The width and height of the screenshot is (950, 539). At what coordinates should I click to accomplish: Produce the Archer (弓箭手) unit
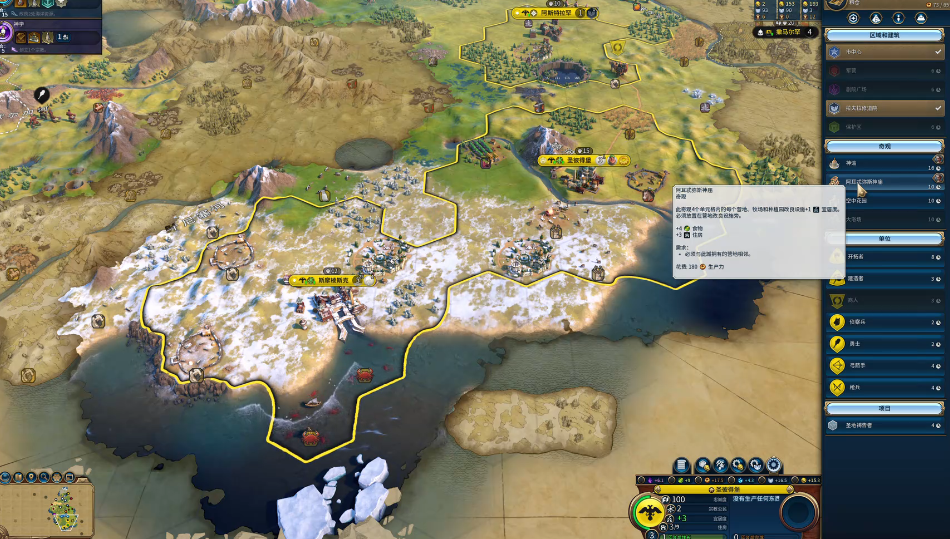click(884, 365)
